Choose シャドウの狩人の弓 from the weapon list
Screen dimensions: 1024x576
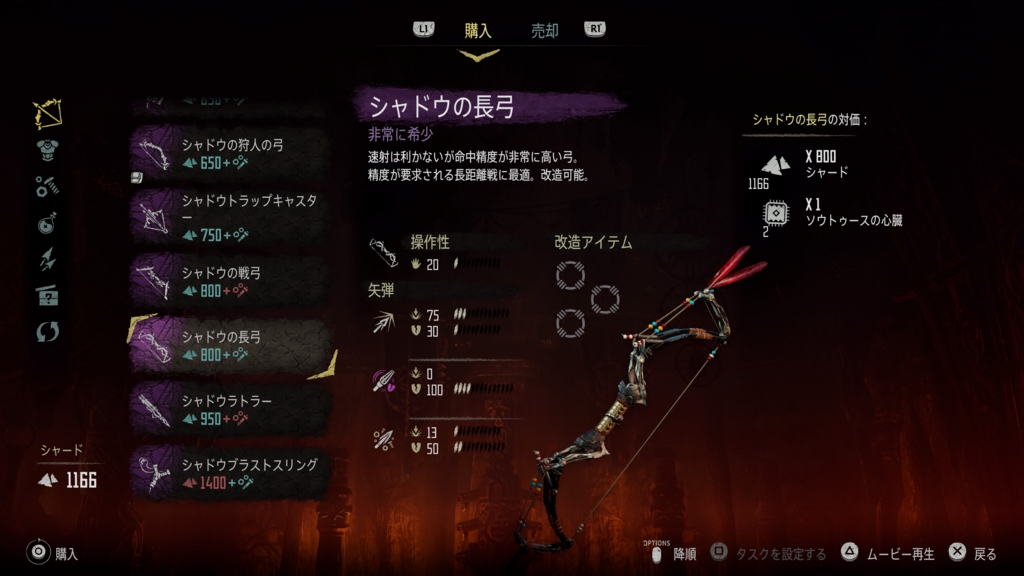[230, 153]
